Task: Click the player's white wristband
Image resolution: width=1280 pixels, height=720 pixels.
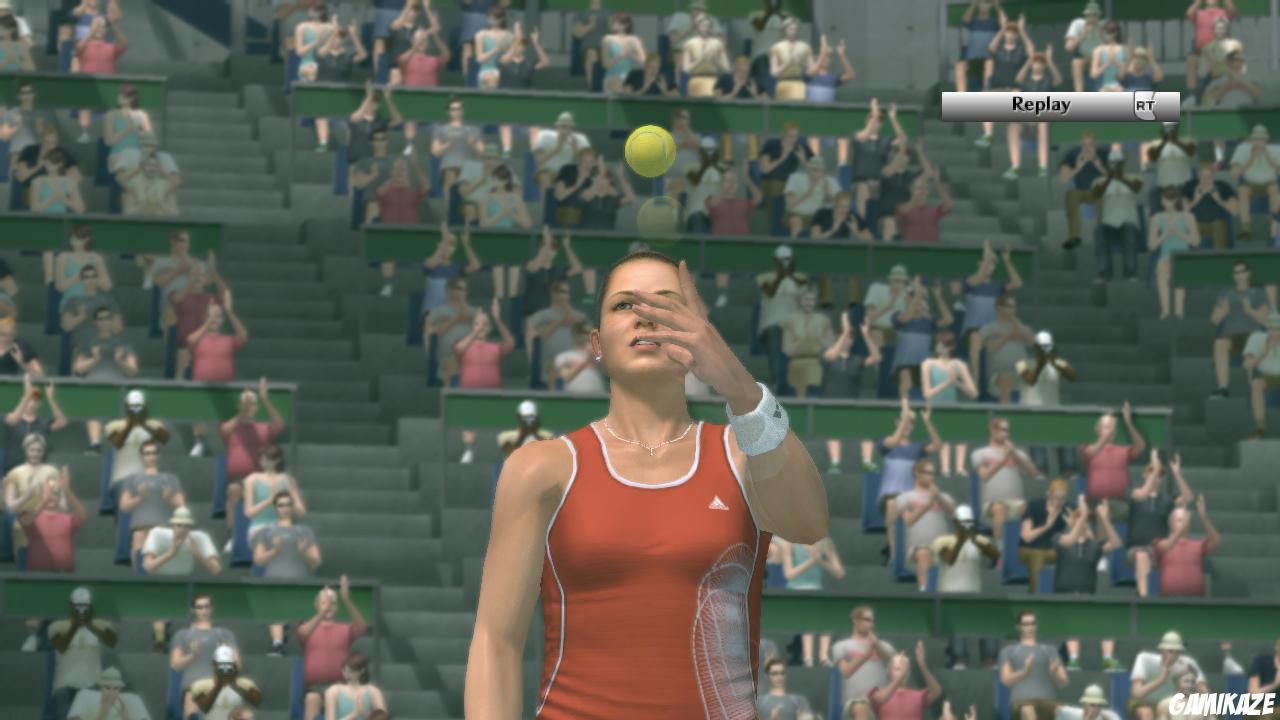Action: tap(761, 424)
